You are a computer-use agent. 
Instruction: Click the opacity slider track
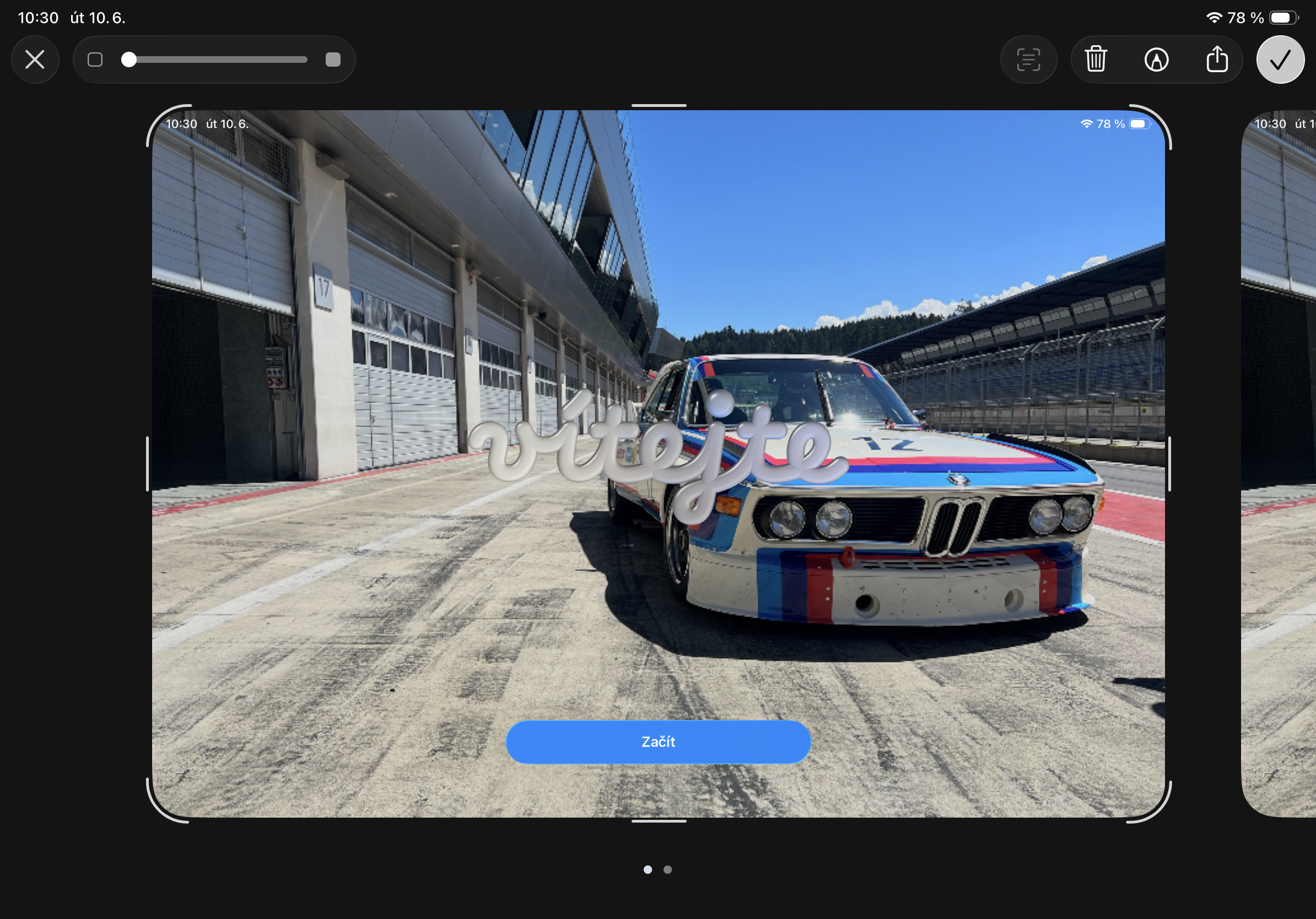(218, 60)
